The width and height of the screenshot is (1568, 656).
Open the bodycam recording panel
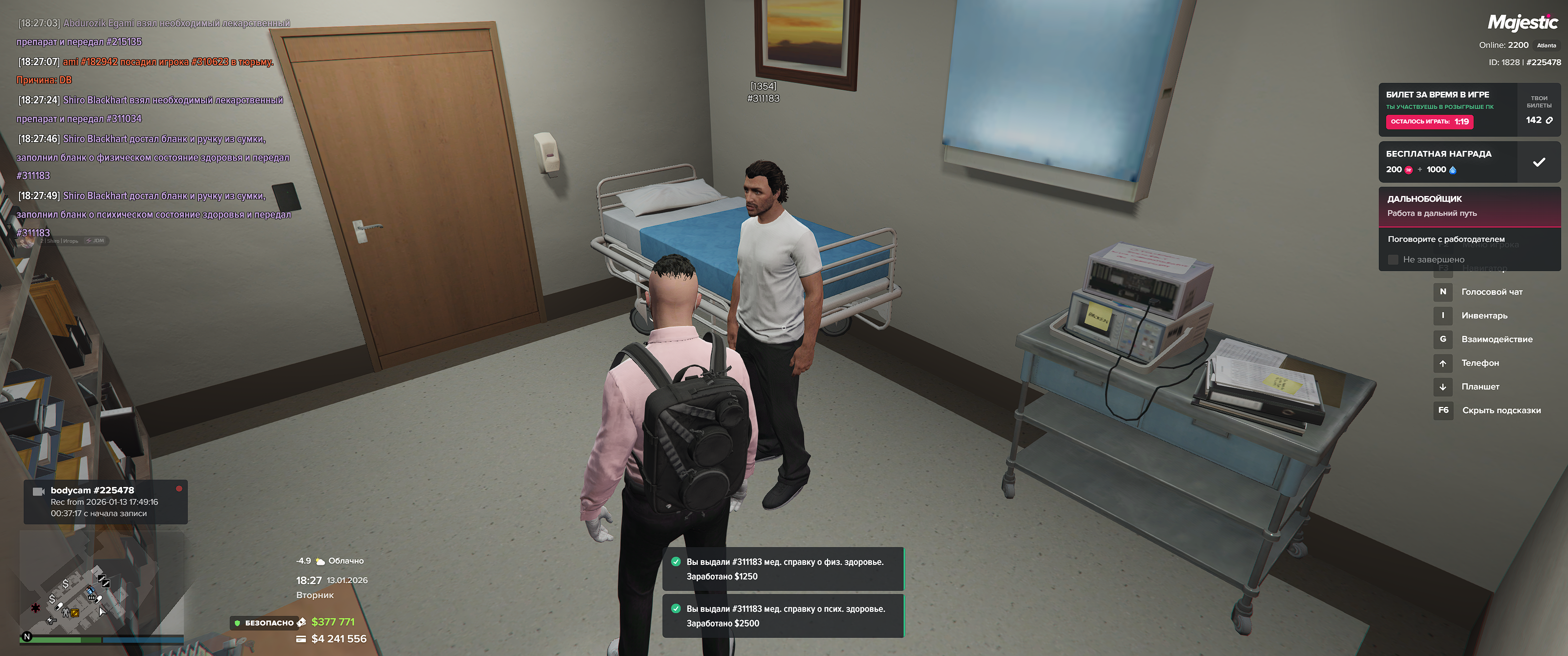point(105,502)
